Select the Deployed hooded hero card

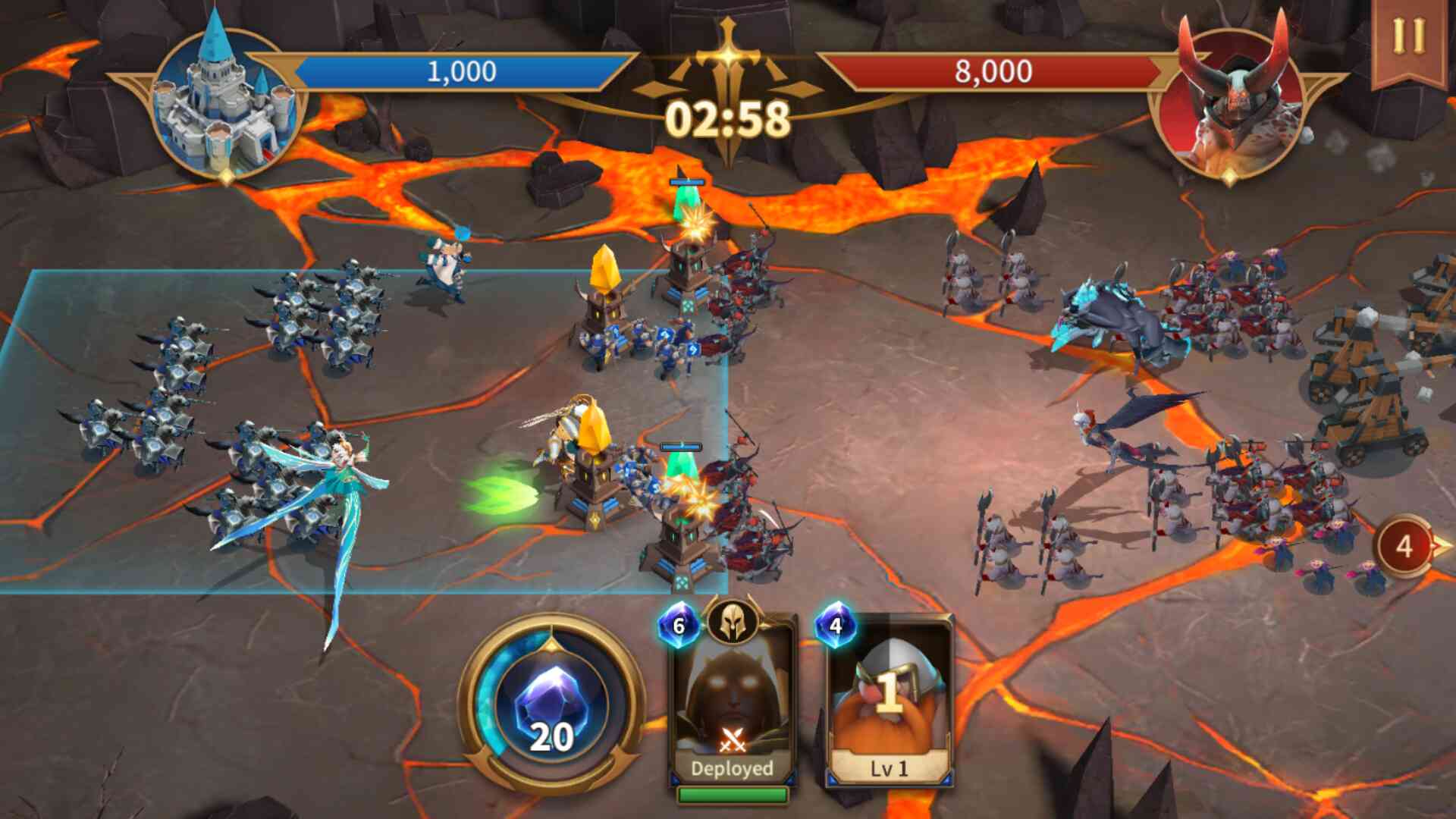[x=733, y=701]
